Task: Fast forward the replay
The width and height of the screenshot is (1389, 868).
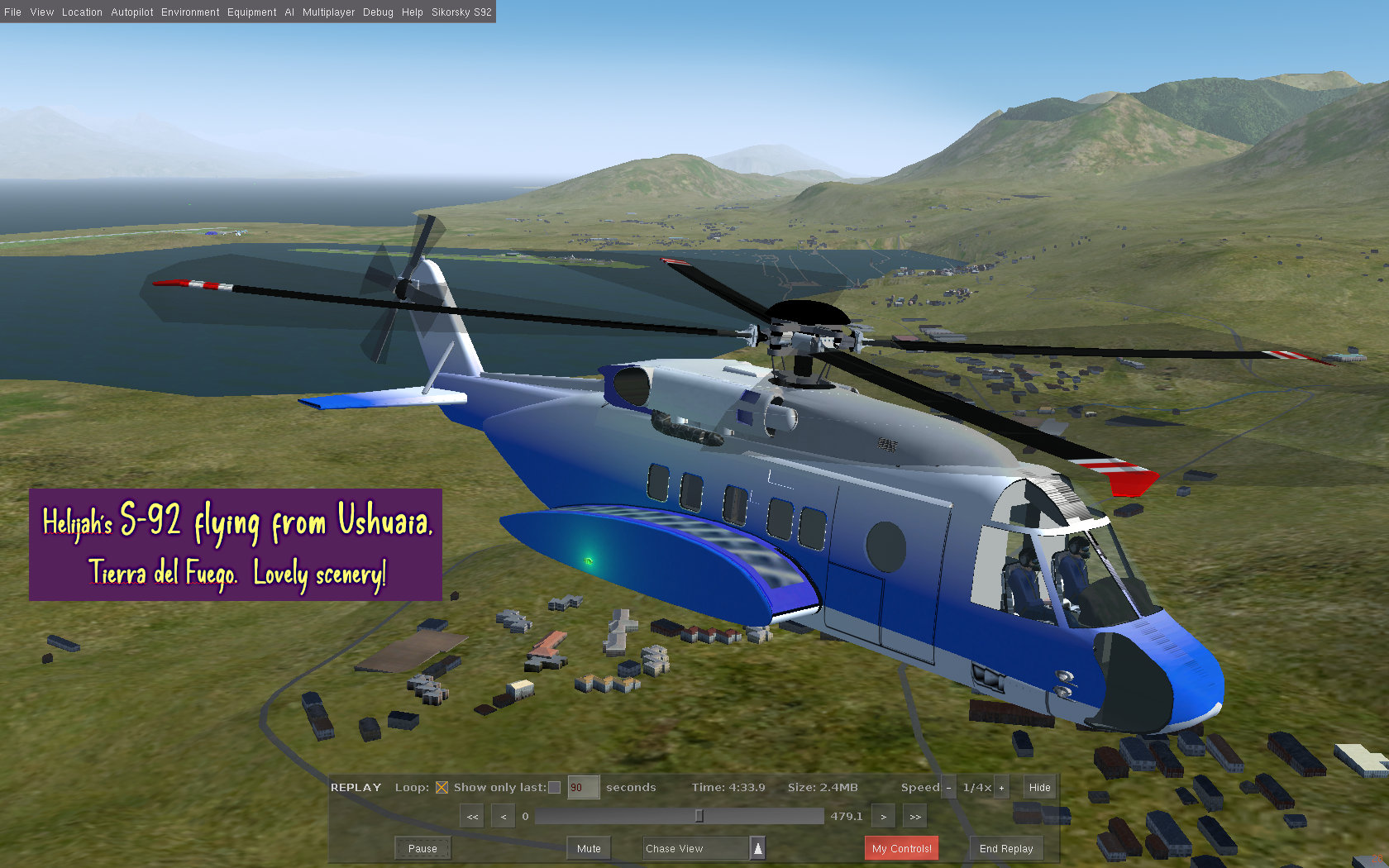Action: coord(914,815)
